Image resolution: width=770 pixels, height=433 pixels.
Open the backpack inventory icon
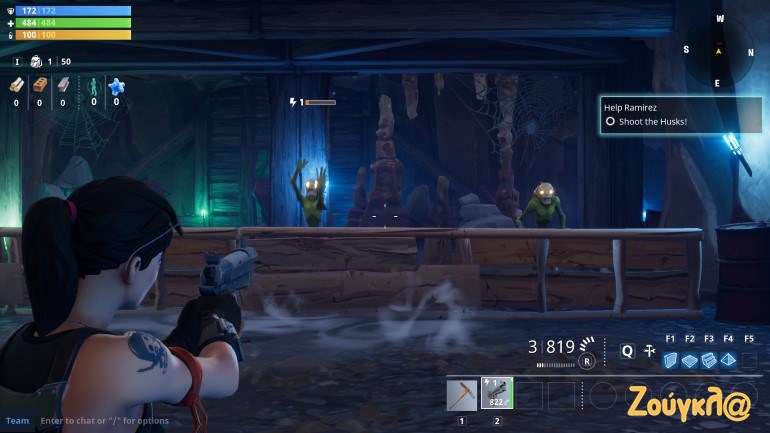[x=36, y=62]
